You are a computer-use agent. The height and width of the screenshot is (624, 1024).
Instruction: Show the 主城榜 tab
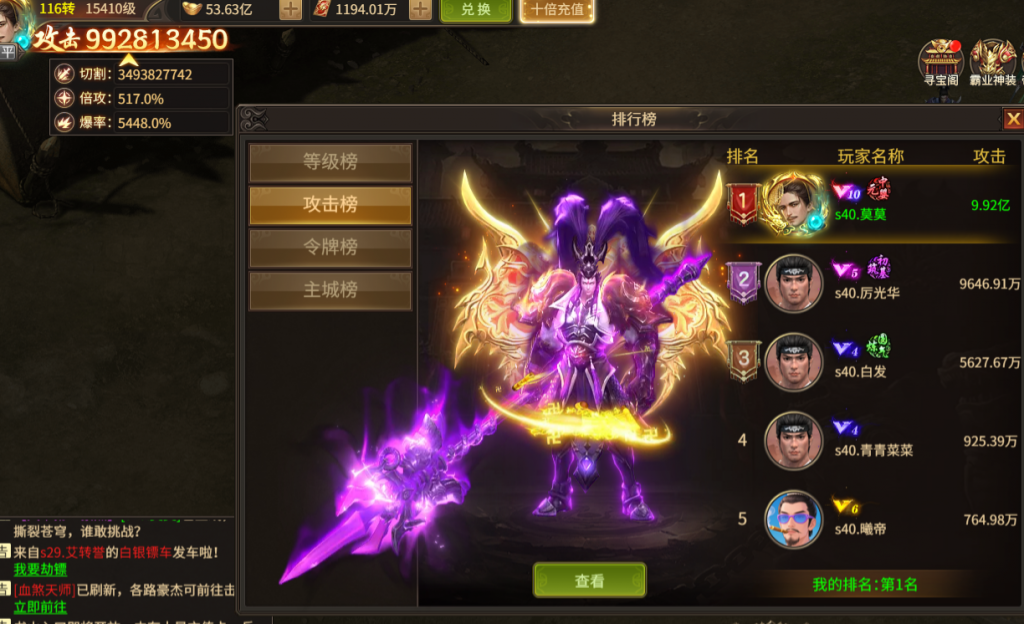(330, 291)
